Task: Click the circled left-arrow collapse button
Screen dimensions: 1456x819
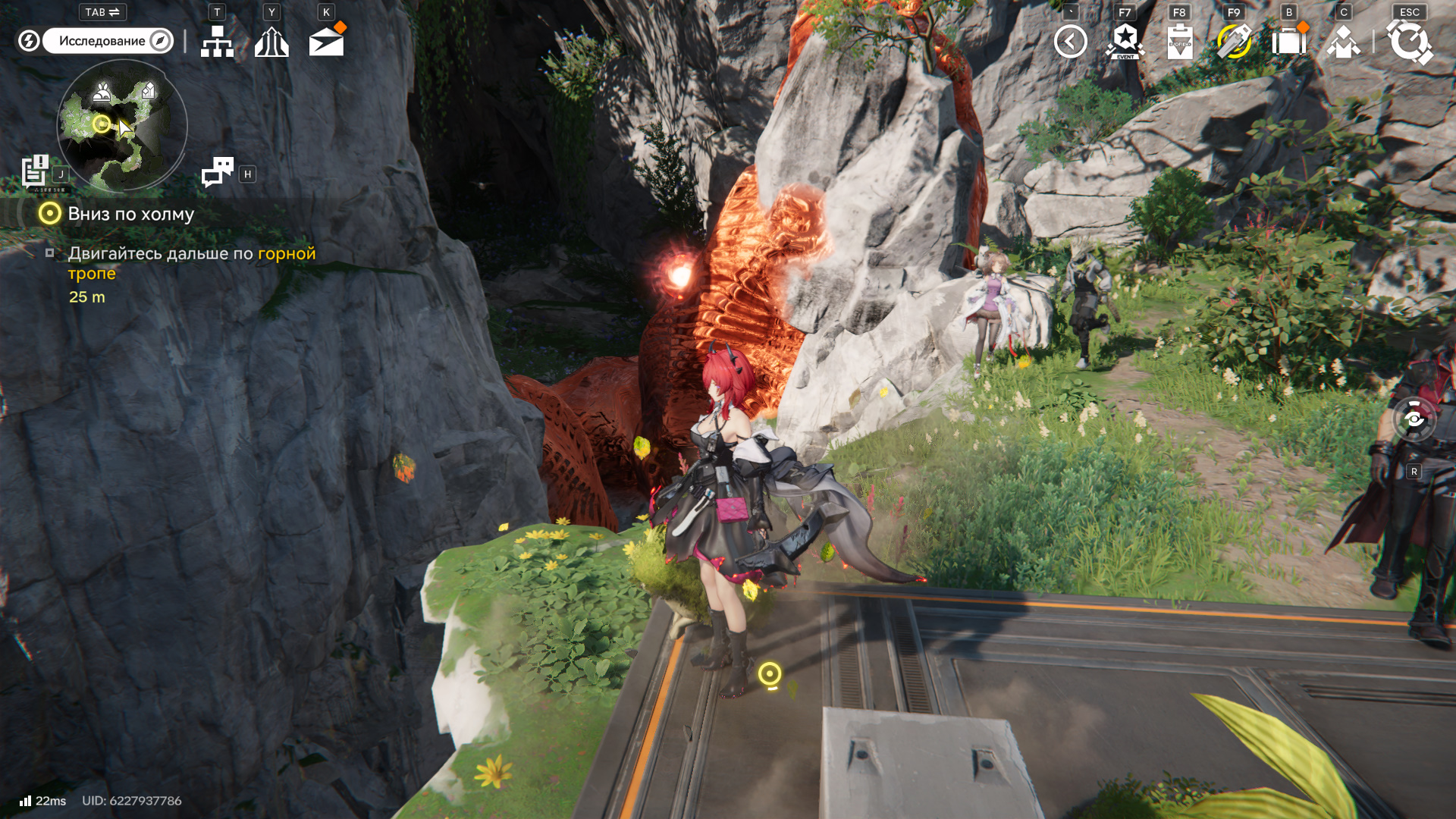Action: pos(1070,42)
